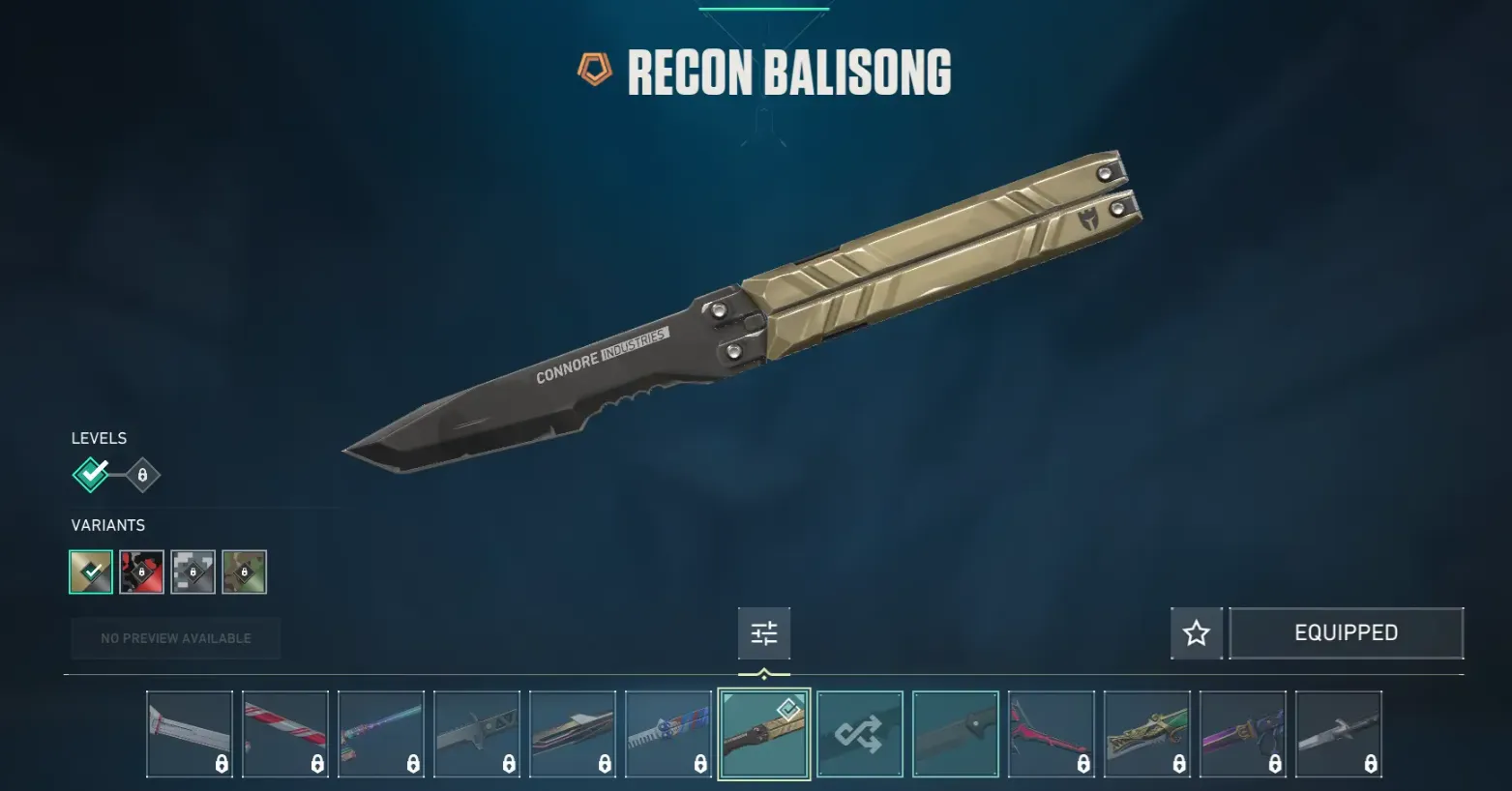The width and height of the screenshot is (1512, 791).
Task: Select the purple blade knife thumbnail
Action: pyautogui.click(x=1243, y=734)
